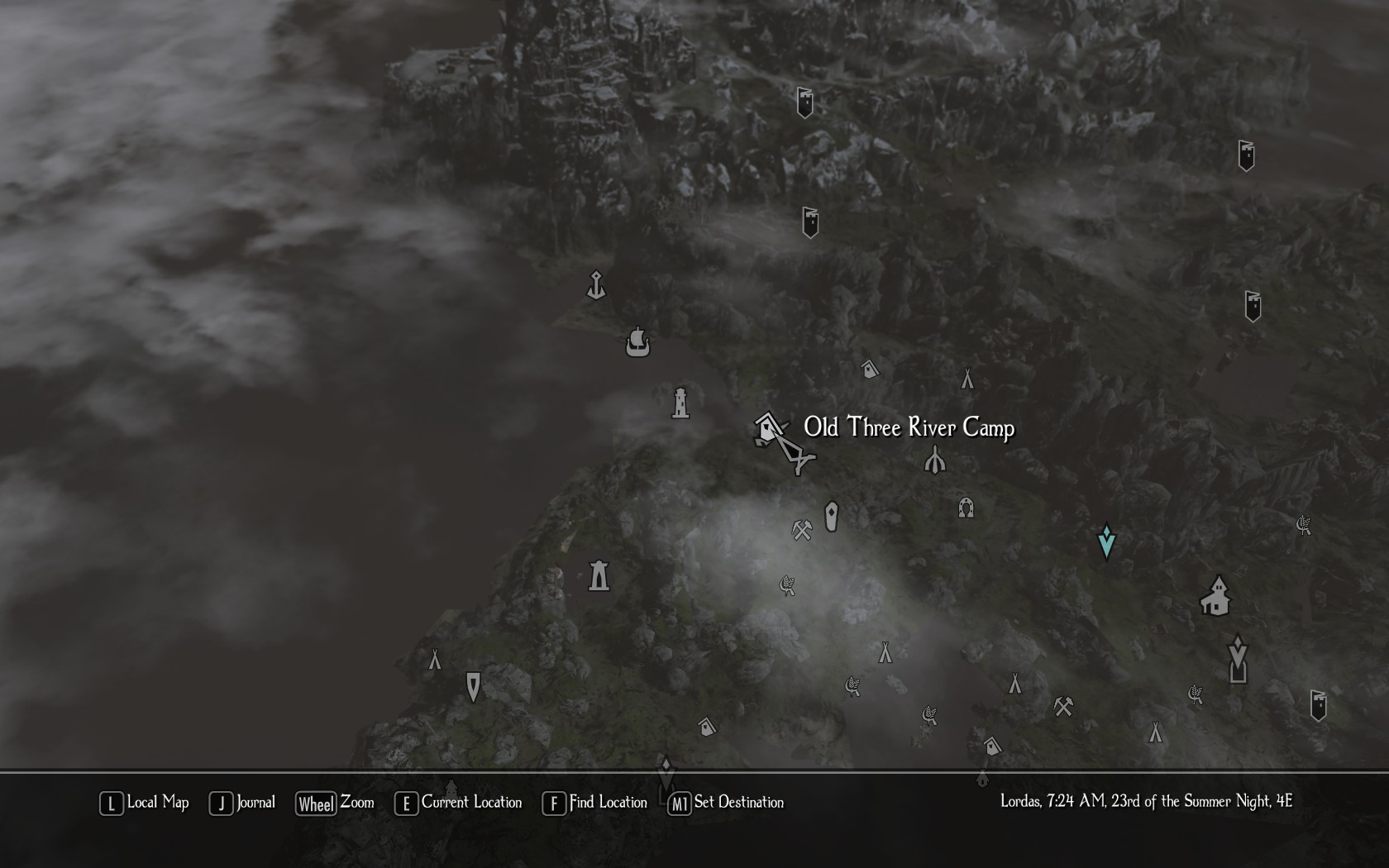Click the anchor dock map marker
Screen dimensions: 1389x868
[x=595, y=285]
